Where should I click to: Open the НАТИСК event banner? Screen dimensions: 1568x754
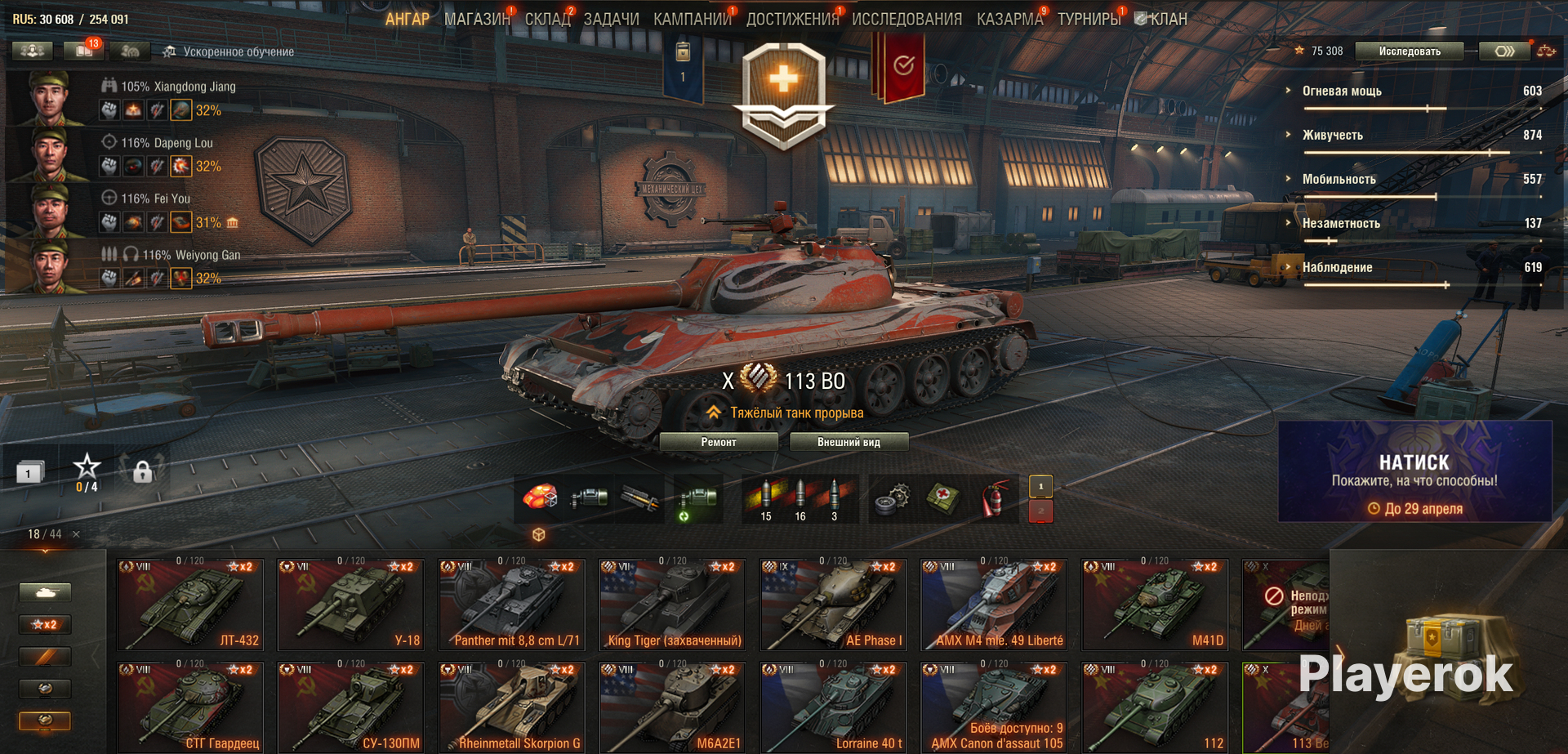pos(1414,472)
